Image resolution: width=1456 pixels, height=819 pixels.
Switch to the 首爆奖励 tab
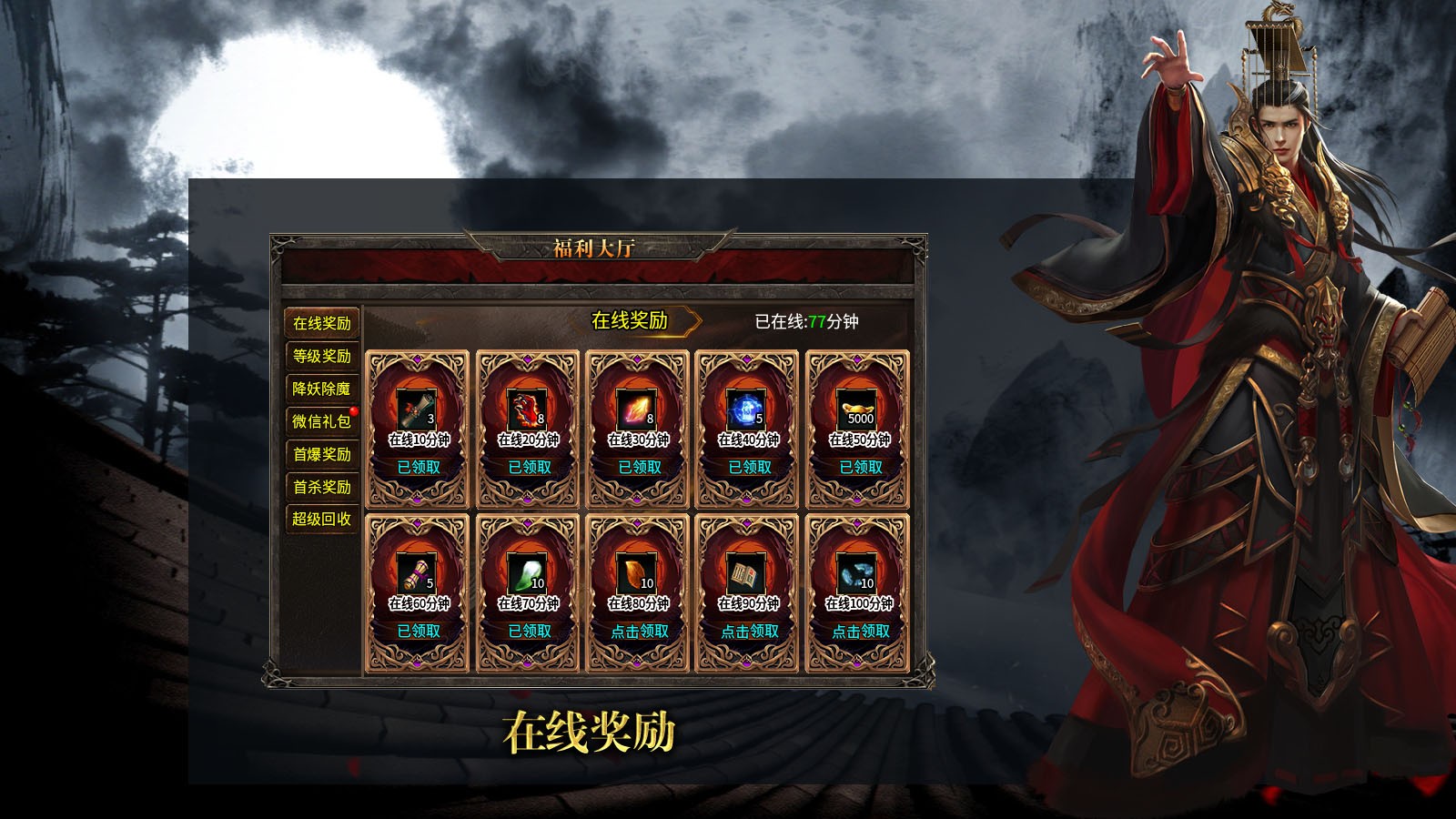coord(320,454)
